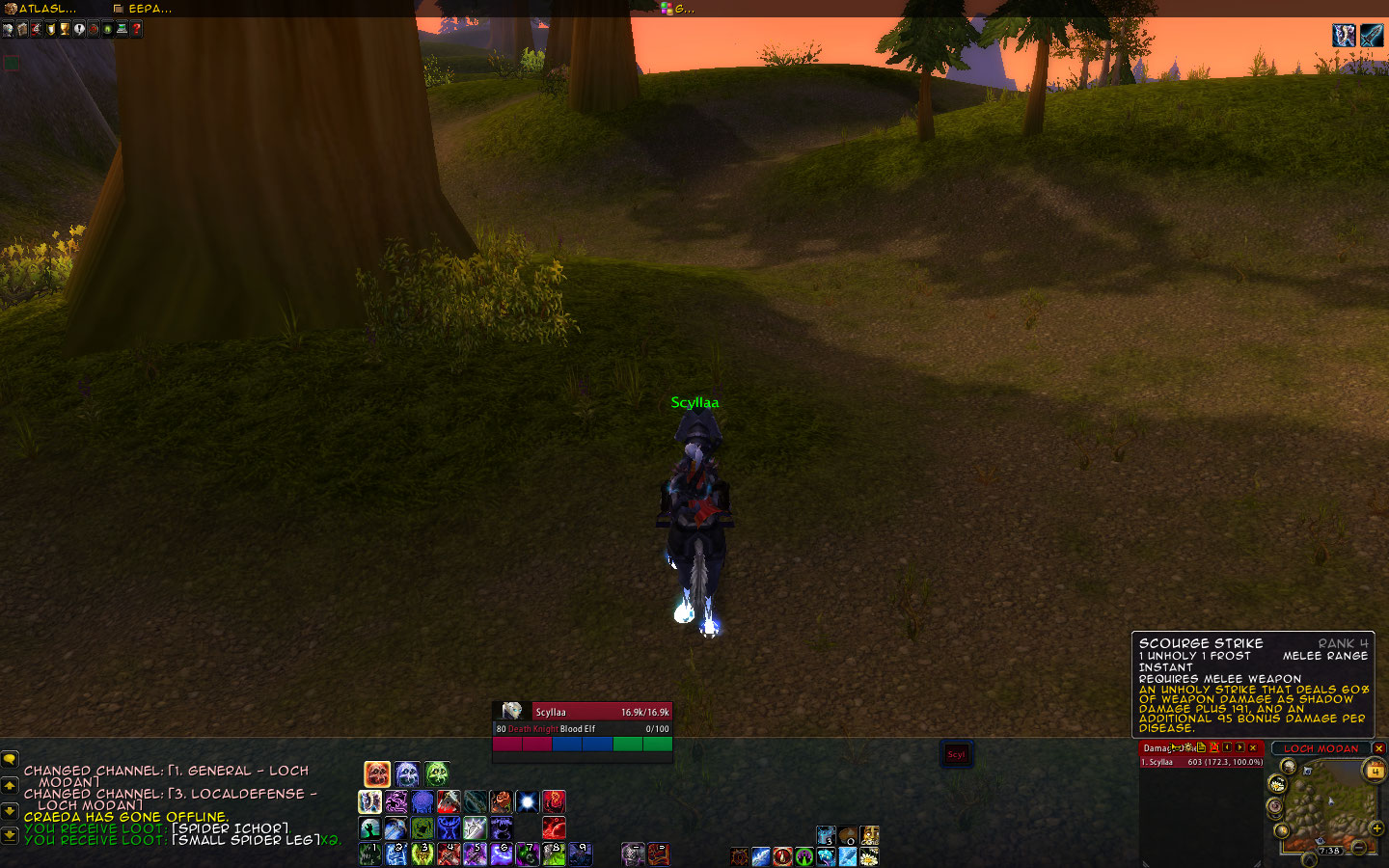Cast the ability in hotbar slot 5
1389x868 pixels.
click(x=475, y=854)
